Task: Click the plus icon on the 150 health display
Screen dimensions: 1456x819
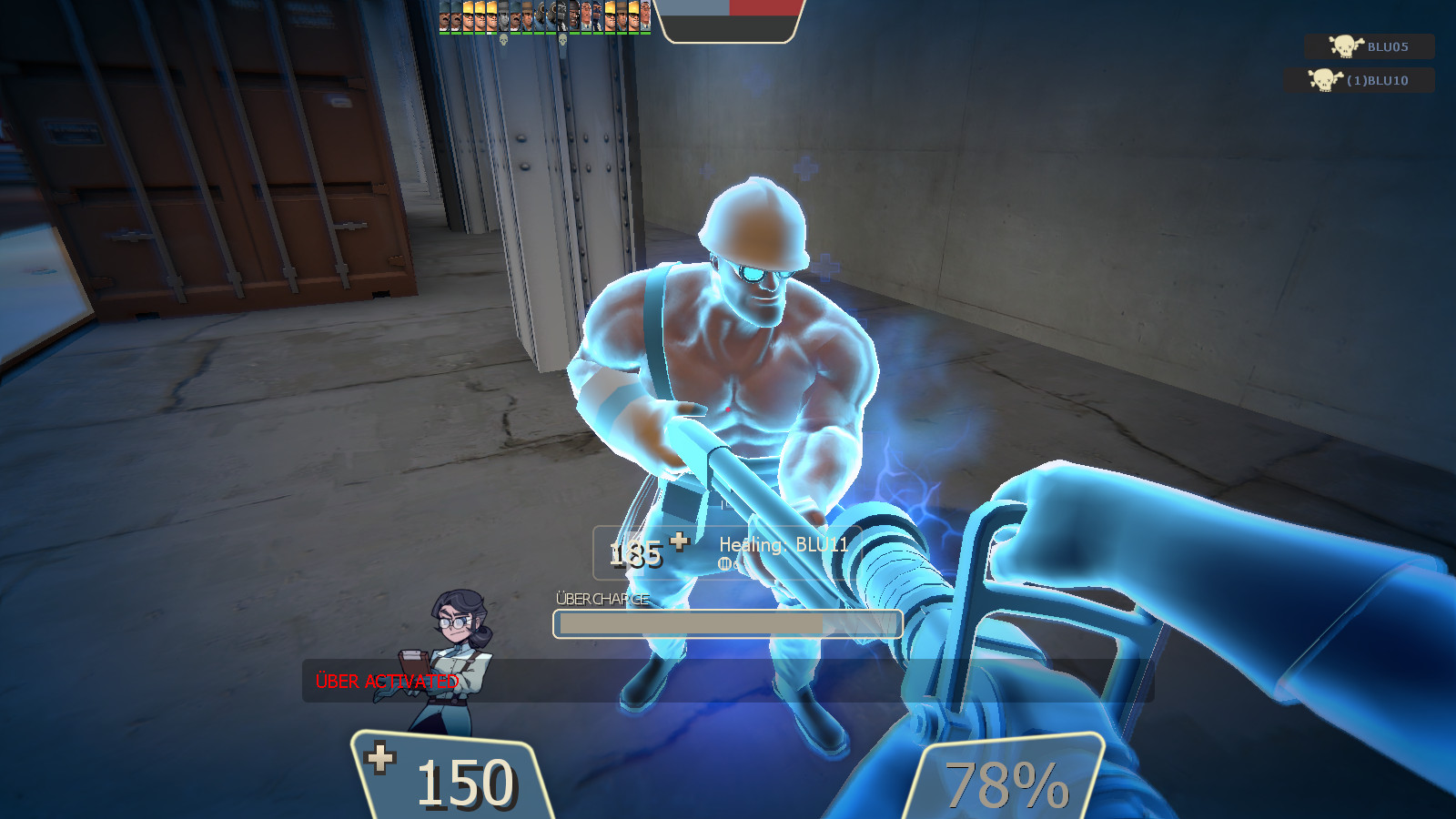Action: tap(380, 758)
